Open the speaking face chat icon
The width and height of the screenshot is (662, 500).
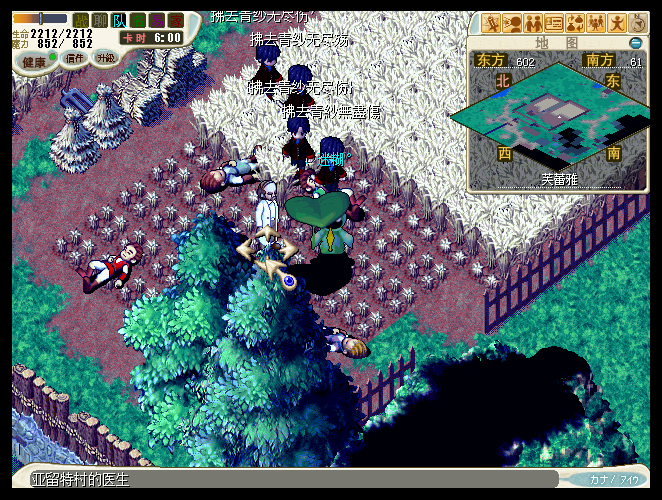(x=512, y=23)
